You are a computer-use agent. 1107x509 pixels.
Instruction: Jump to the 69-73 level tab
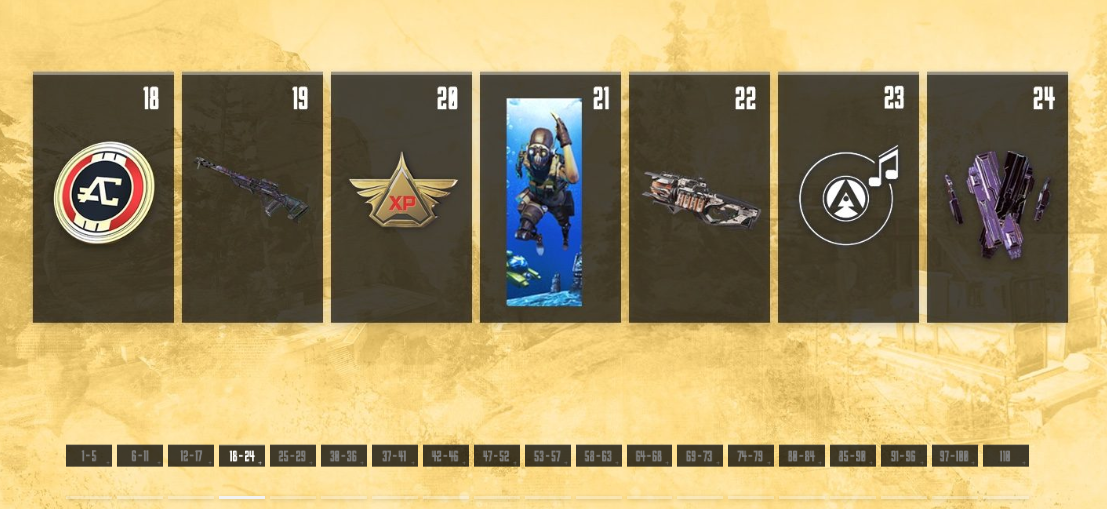(701, 456)
